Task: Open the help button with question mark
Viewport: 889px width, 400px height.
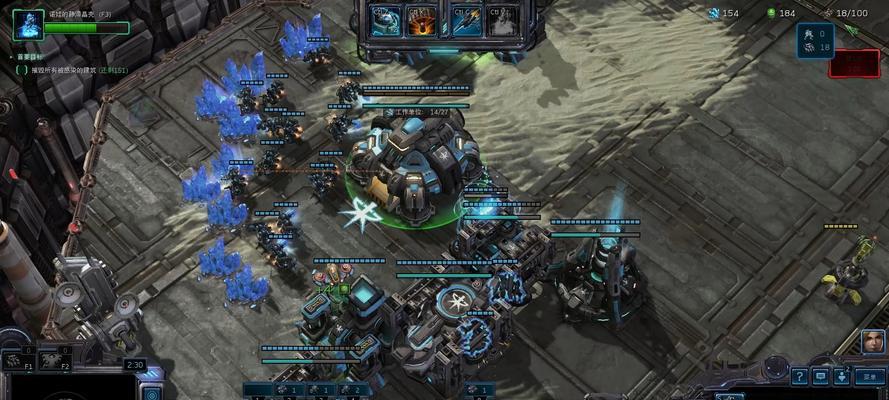Action: [799, 376]
